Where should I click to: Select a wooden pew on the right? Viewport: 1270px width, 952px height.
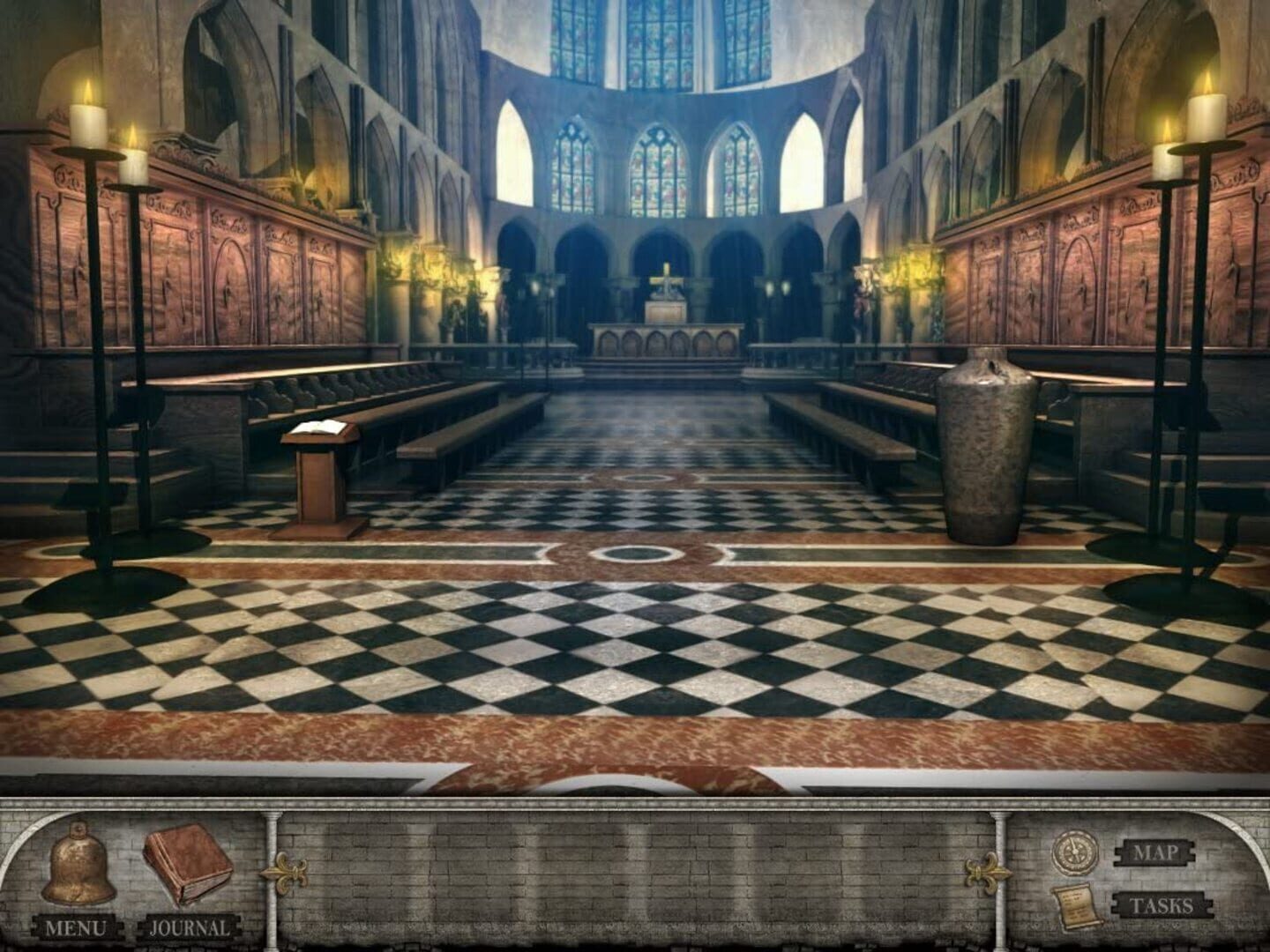pyautogui.click(x=873, y=414)
